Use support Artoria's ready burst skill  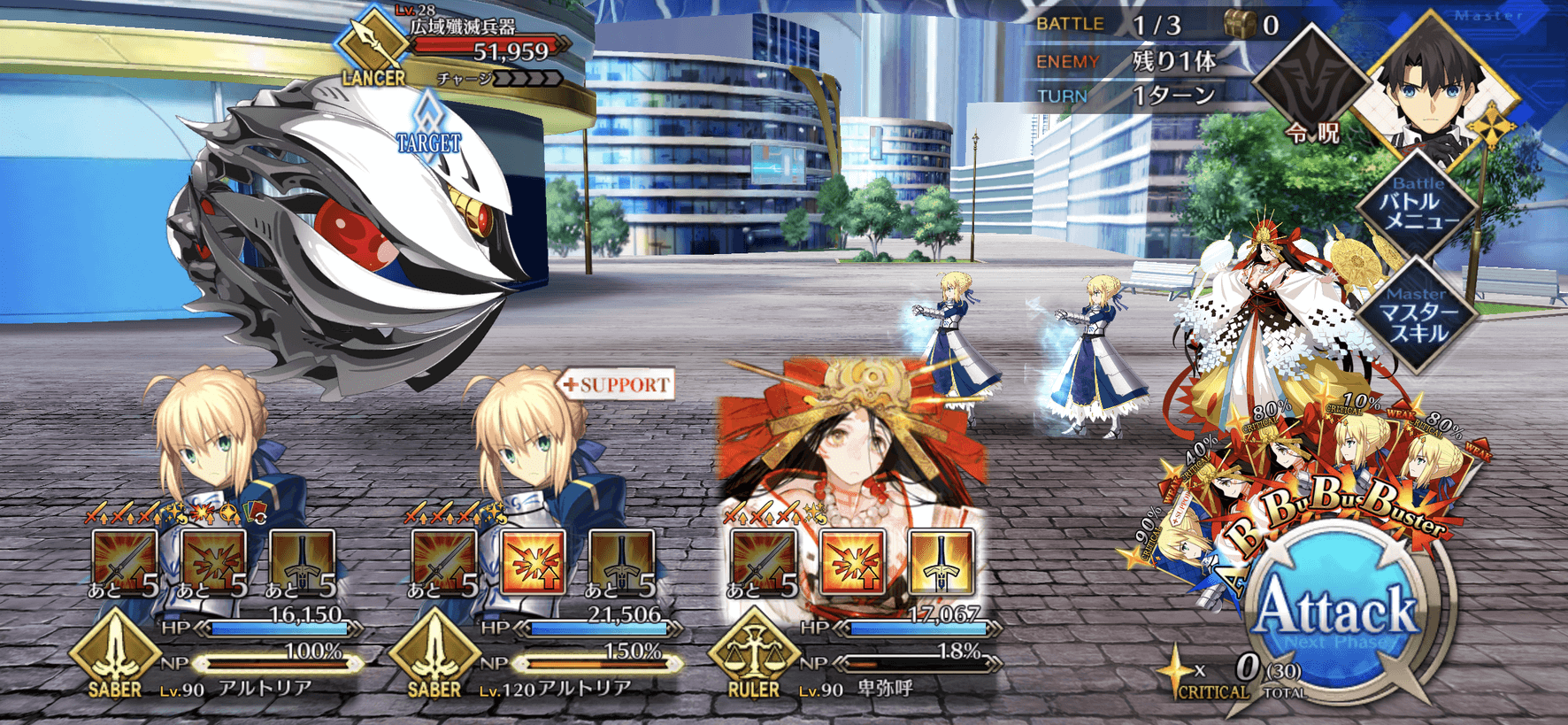click(x=533, y=562)
